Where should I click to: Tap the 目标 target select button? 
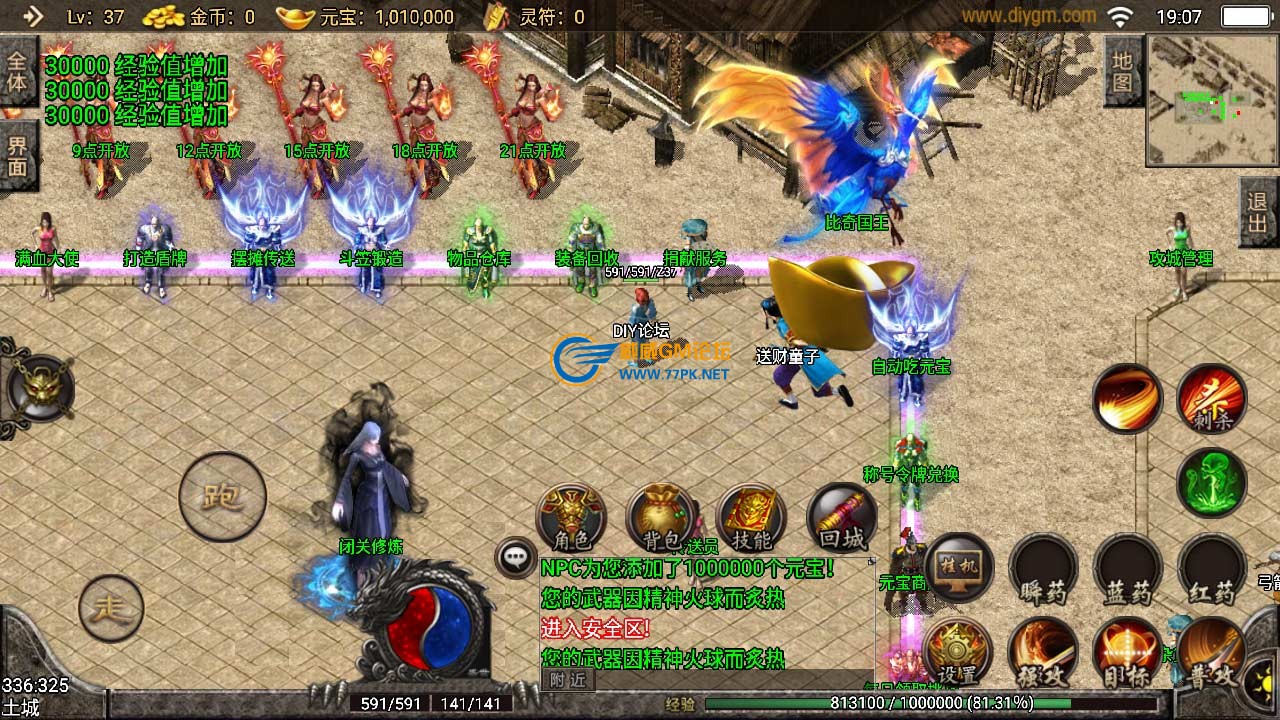point(1127,653)
